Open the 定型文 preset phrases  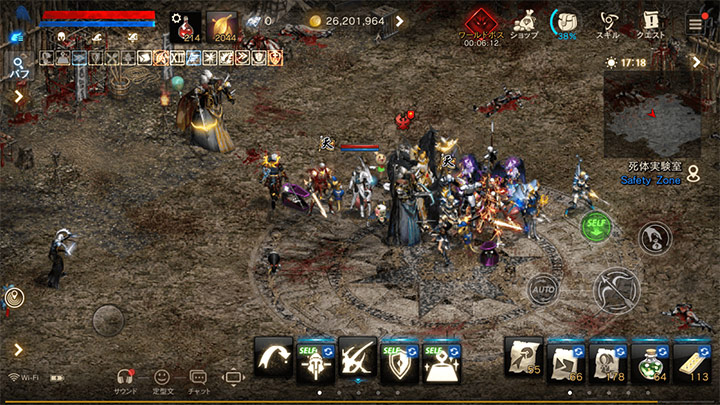[161, 380]
